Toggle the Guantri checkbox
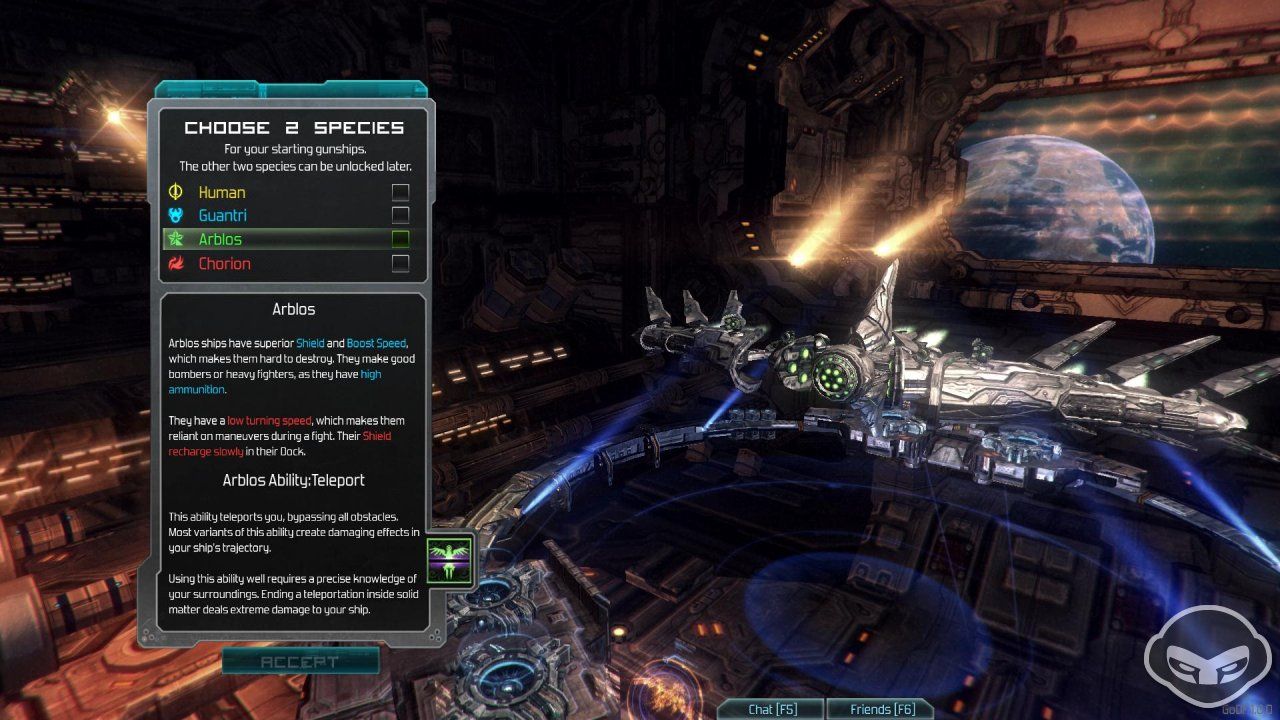This screenshot has width=1280, height=720. coord(400,216)
